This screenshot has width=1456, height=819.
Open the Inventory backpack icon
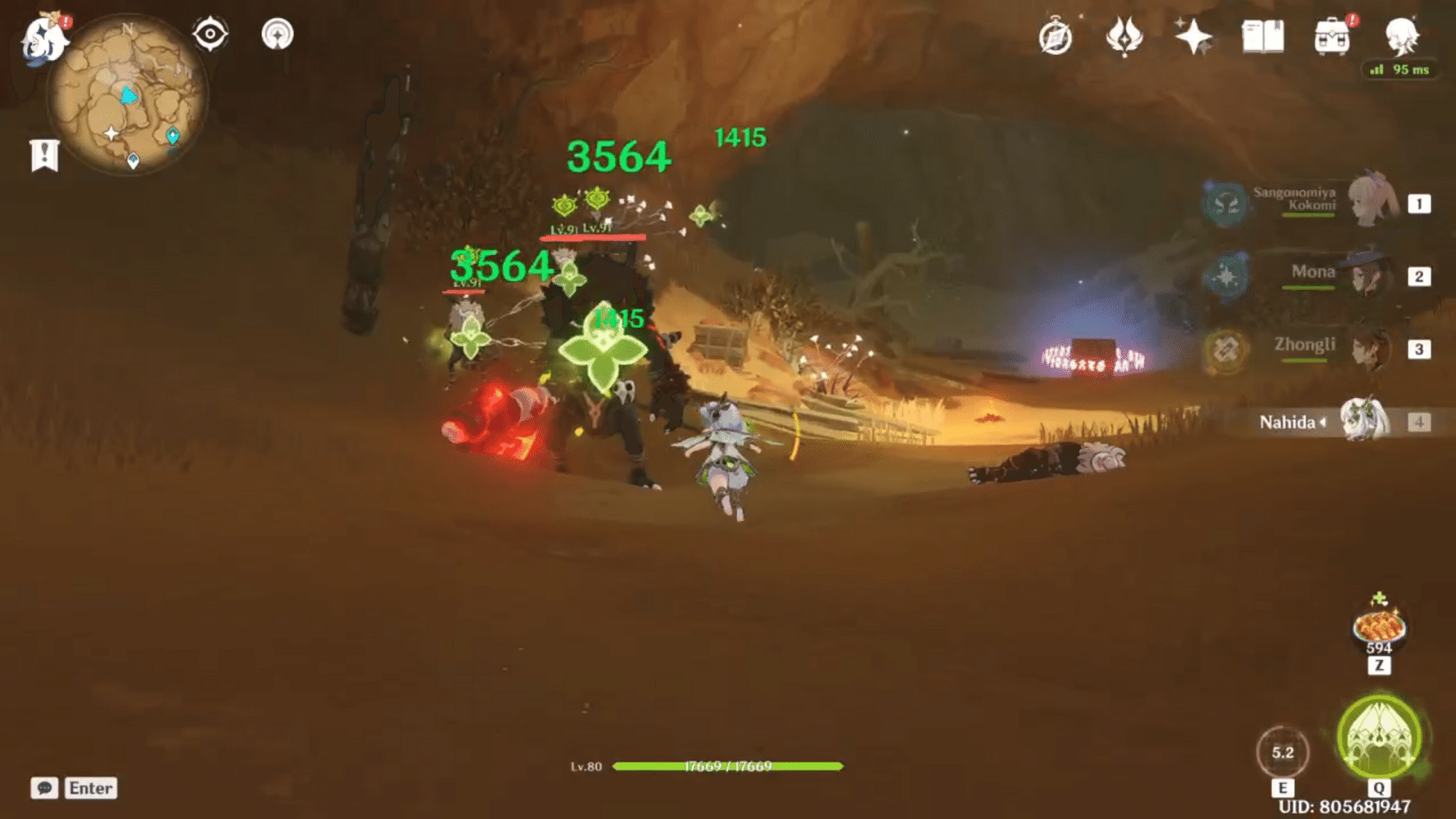pyautogui.click(x=1332, y=36)
